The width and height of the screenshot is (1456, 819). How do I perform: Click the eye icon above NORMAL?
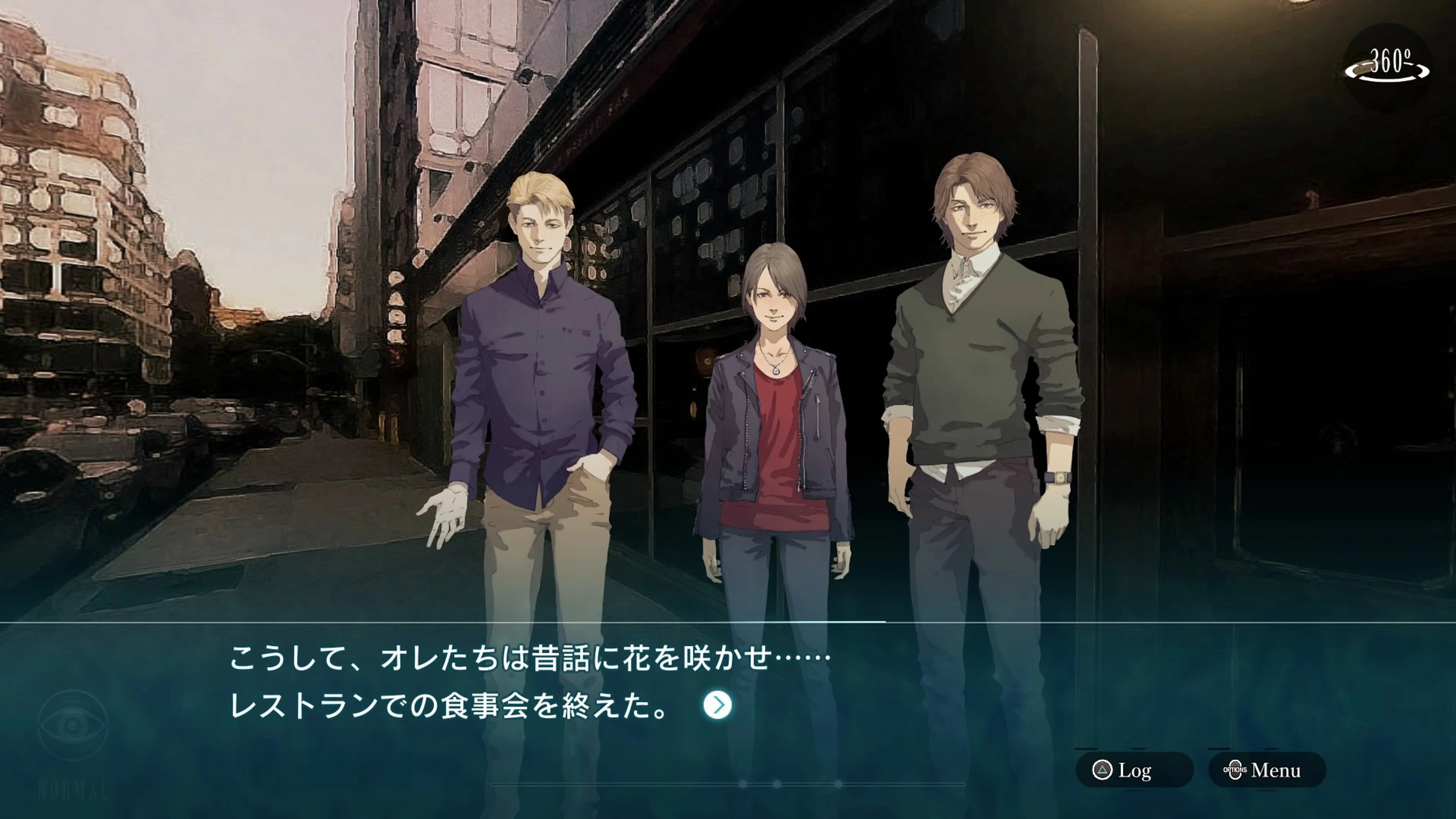pos(73,725)
